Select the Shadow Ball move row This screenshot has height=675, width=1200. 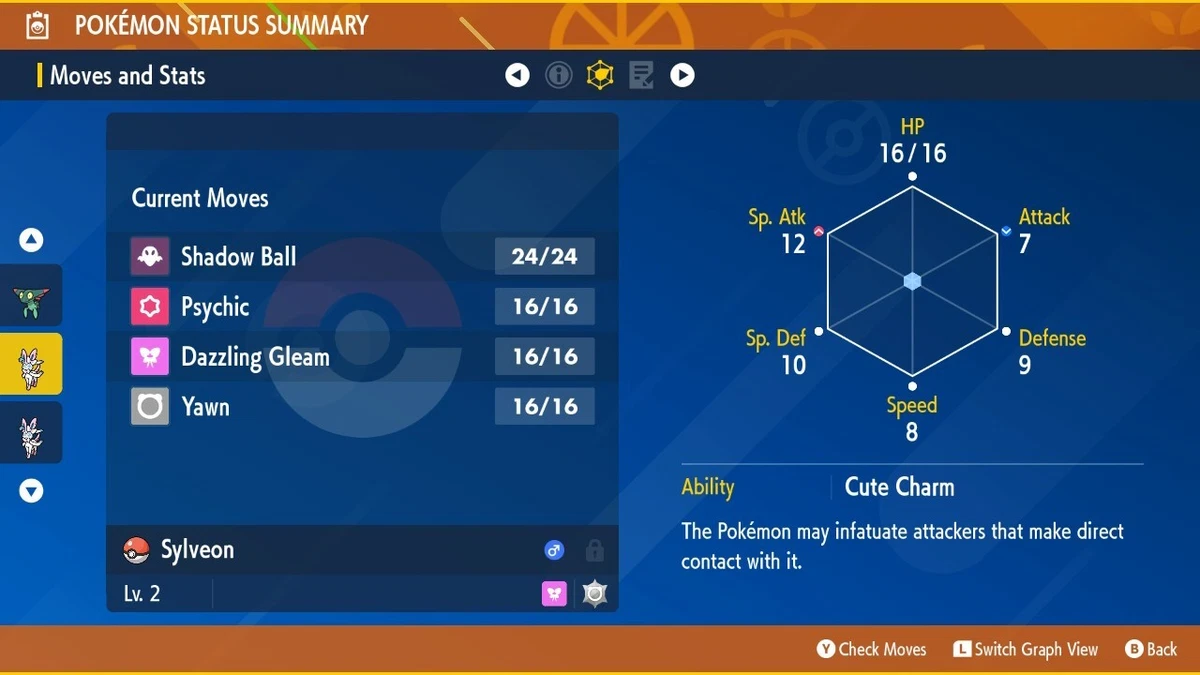[362, 257]
